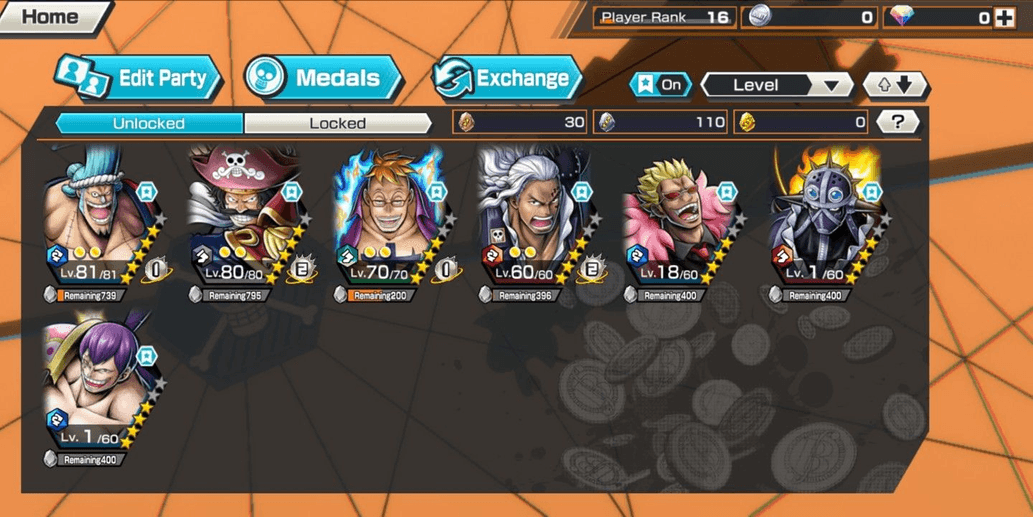Open the question mark help button

pyautogui.click(x=897, y=122)
